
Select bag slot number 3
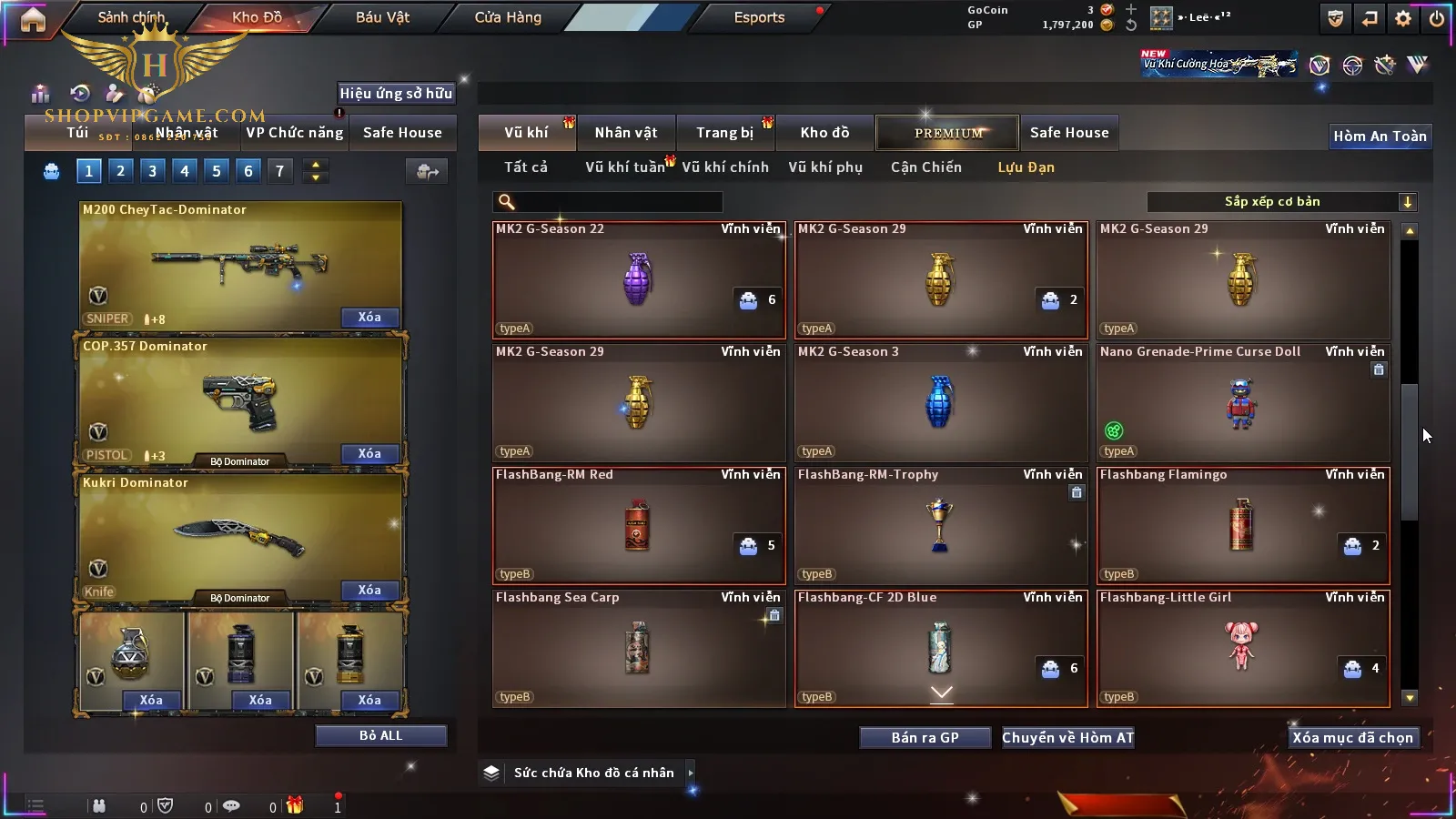coord(152,170)
